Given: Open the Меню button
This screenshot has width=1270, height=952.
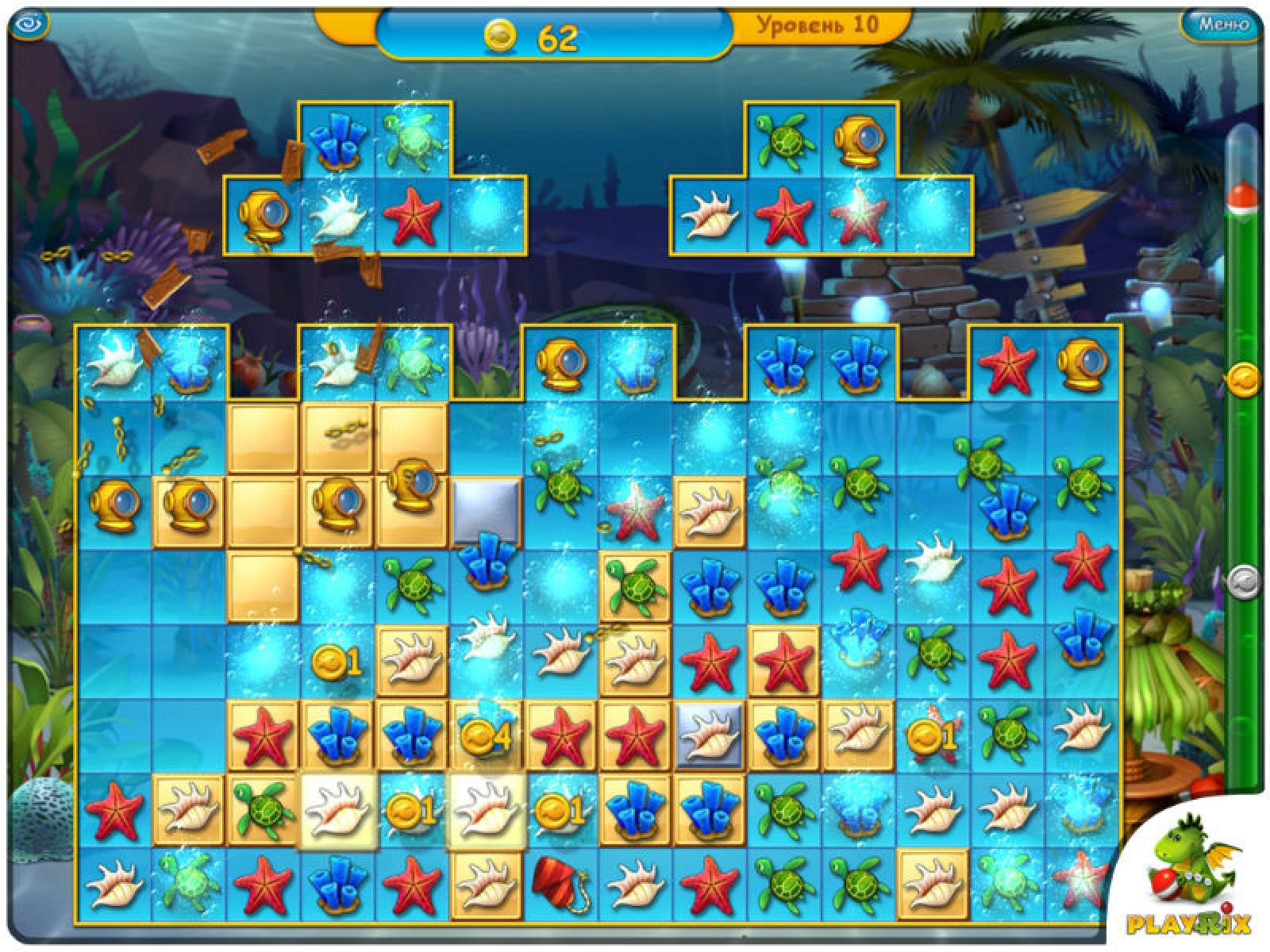Looking at the screenshot, I should tap(1223, 24).
